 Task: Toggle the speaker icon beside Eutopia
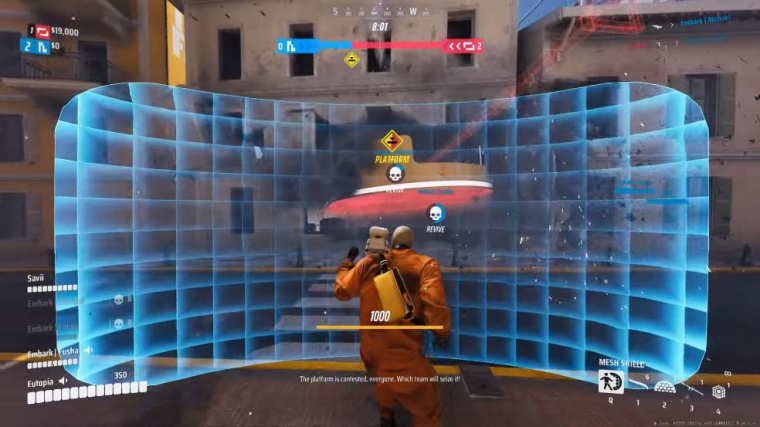(x=64, y=381)
